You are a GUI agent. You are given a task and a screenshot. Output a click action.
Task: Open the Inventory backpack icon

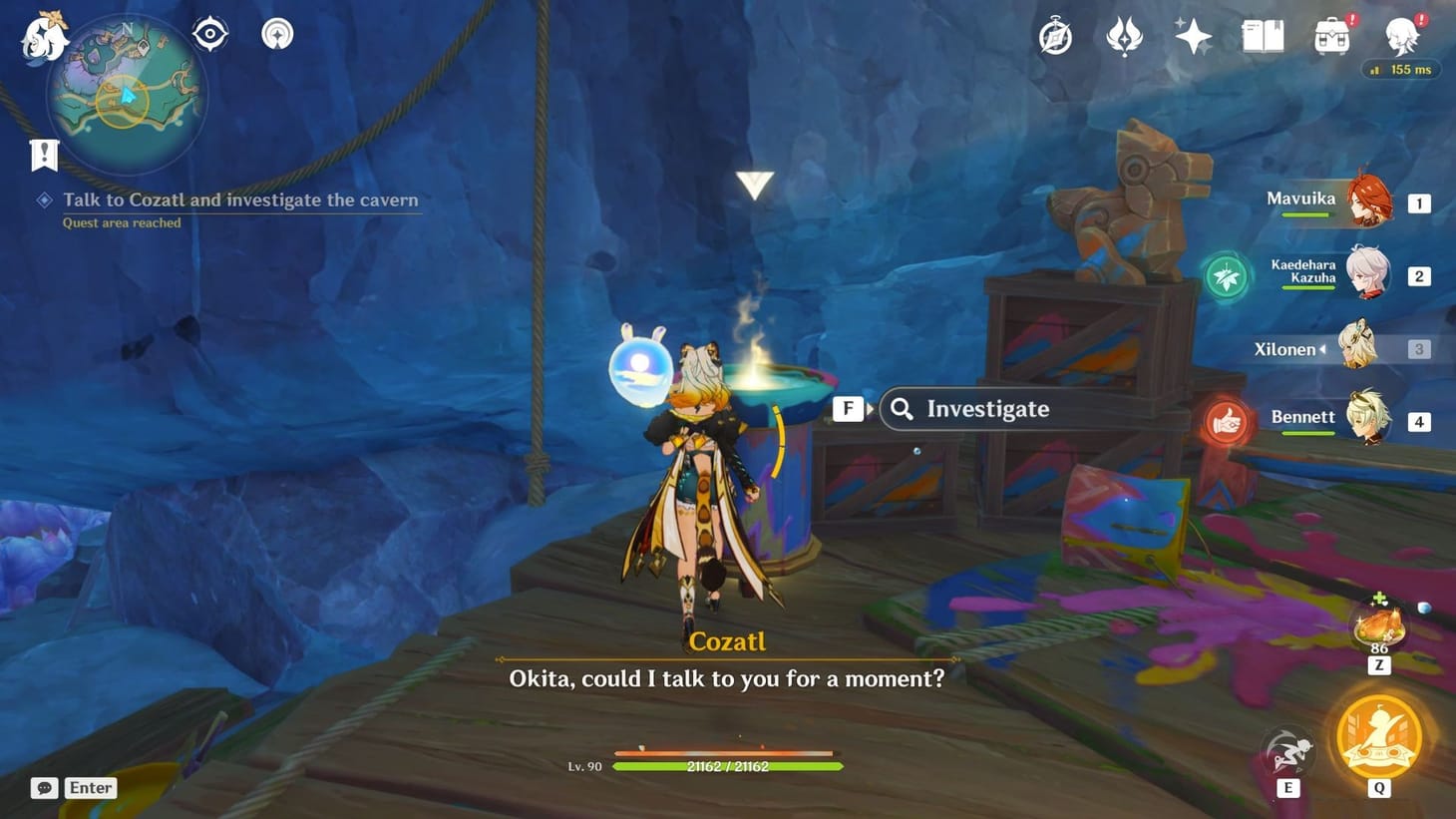pos(1332,35)
